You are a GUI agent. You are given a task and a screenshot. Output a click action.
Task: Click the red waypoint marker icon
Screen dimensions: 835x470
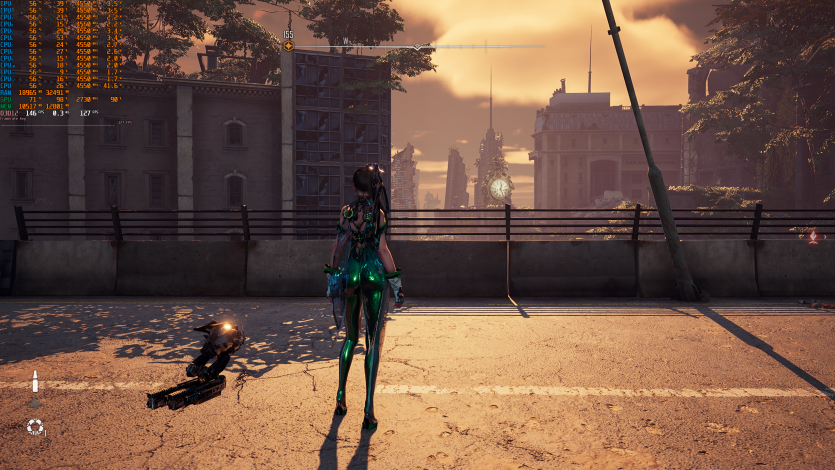pyautogui.click(x=813, y=237)
